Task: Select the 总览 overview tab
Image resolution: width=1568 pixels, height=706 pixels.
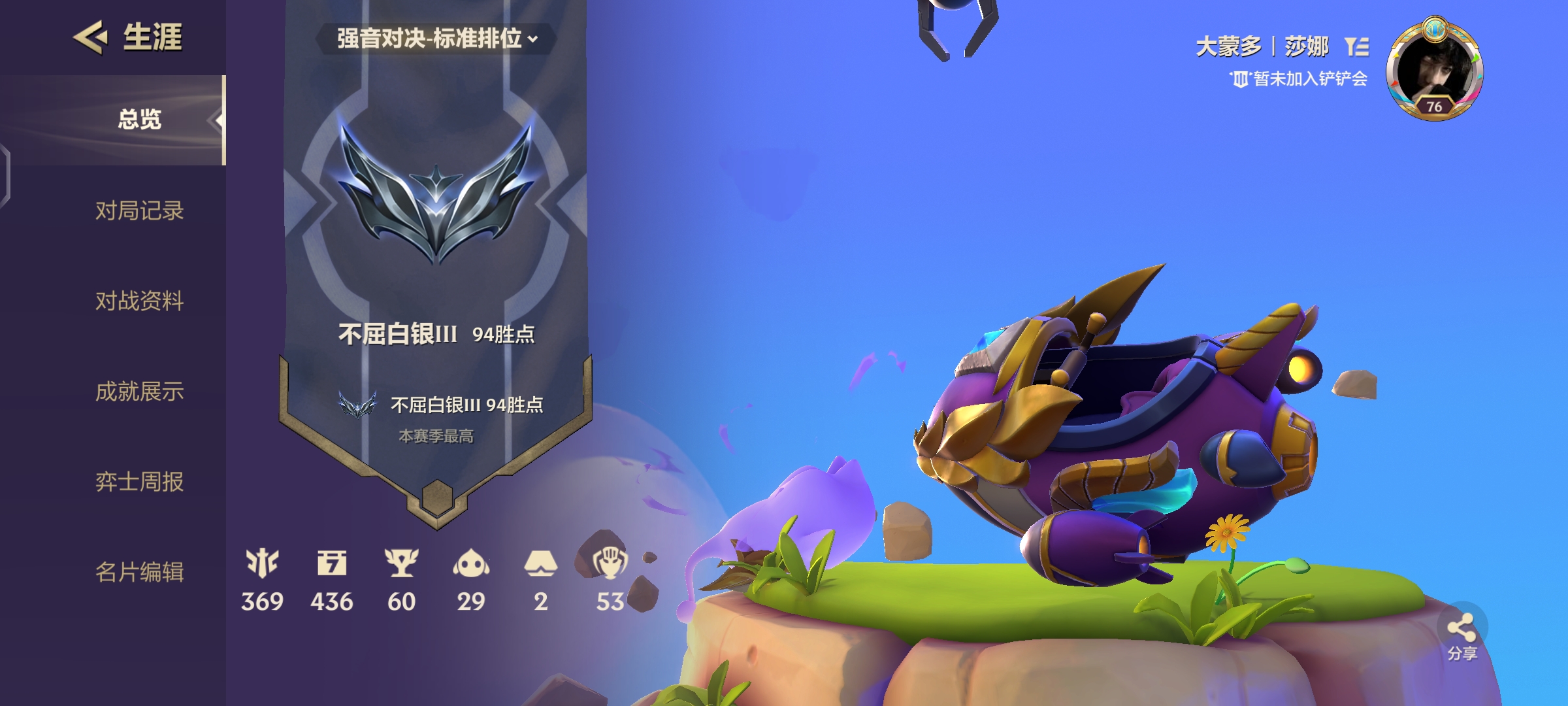Action: point(139,120)
